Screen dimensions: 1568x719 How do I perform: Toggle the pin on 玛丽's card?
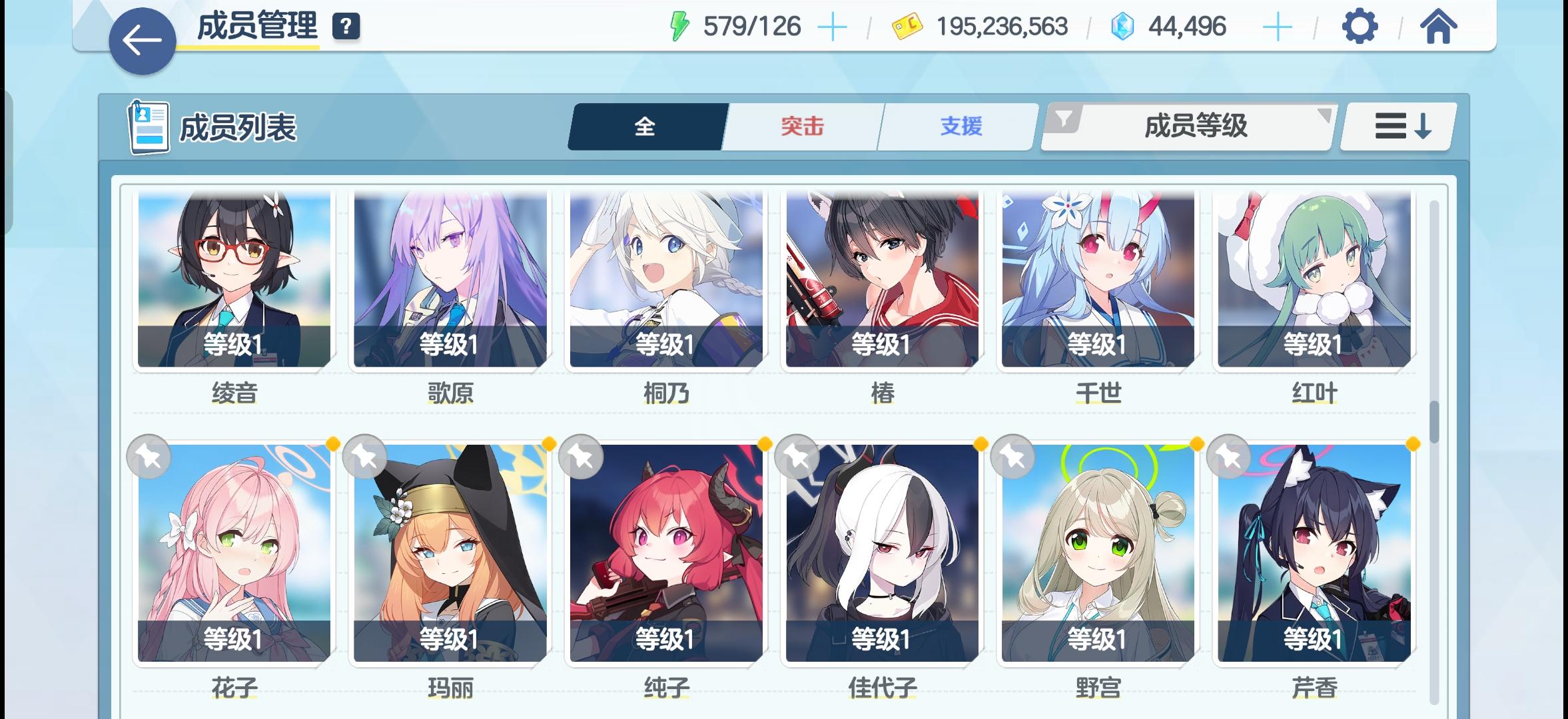(364, 455)
